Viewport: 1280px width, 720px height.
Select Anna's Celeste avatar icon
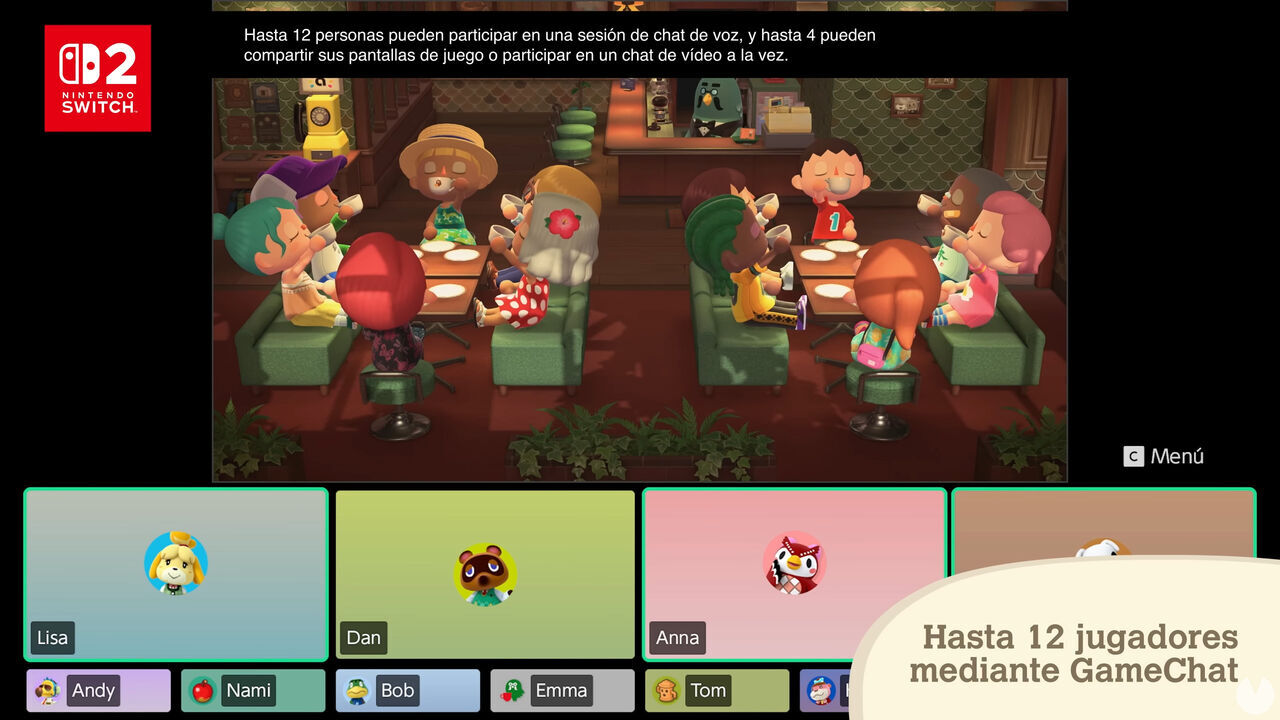795,565
